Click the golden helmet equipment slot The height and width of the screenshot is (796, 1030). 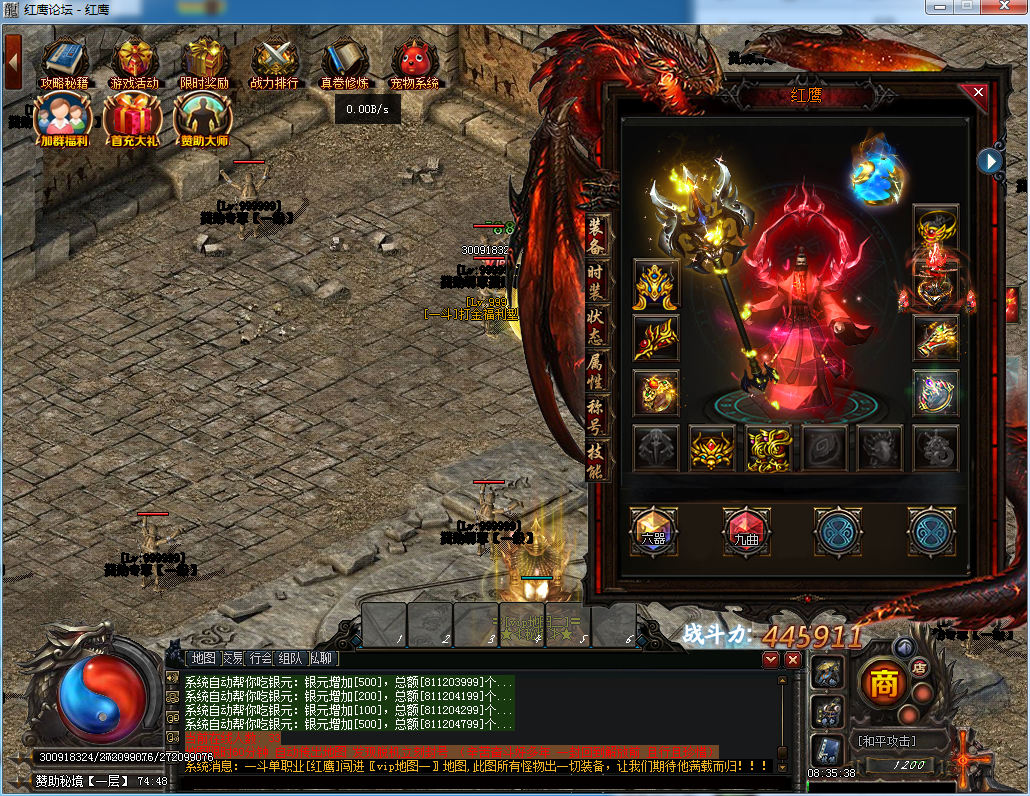(x=656, y=285)
